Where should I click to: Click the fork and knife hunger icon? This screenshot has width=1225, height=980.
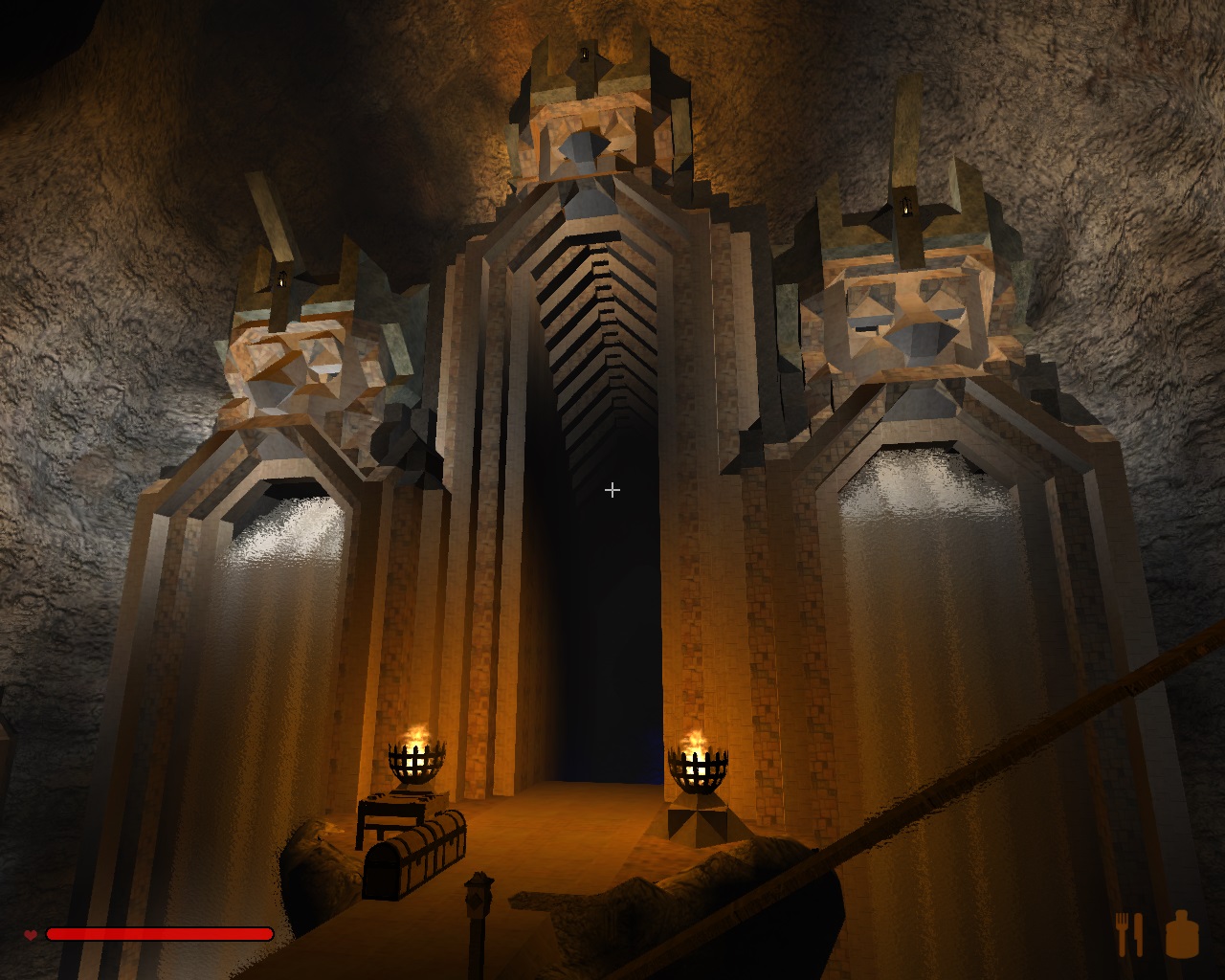point(1129,933)
